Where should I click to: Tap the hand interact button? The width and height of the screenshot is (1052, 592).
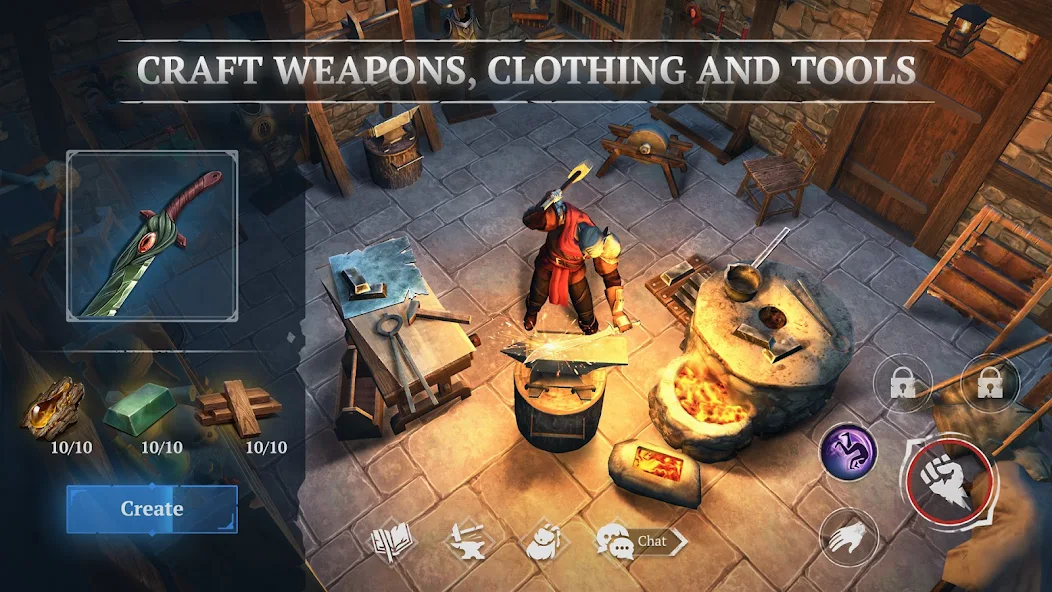pyautogui.click(x=849, y=537)
